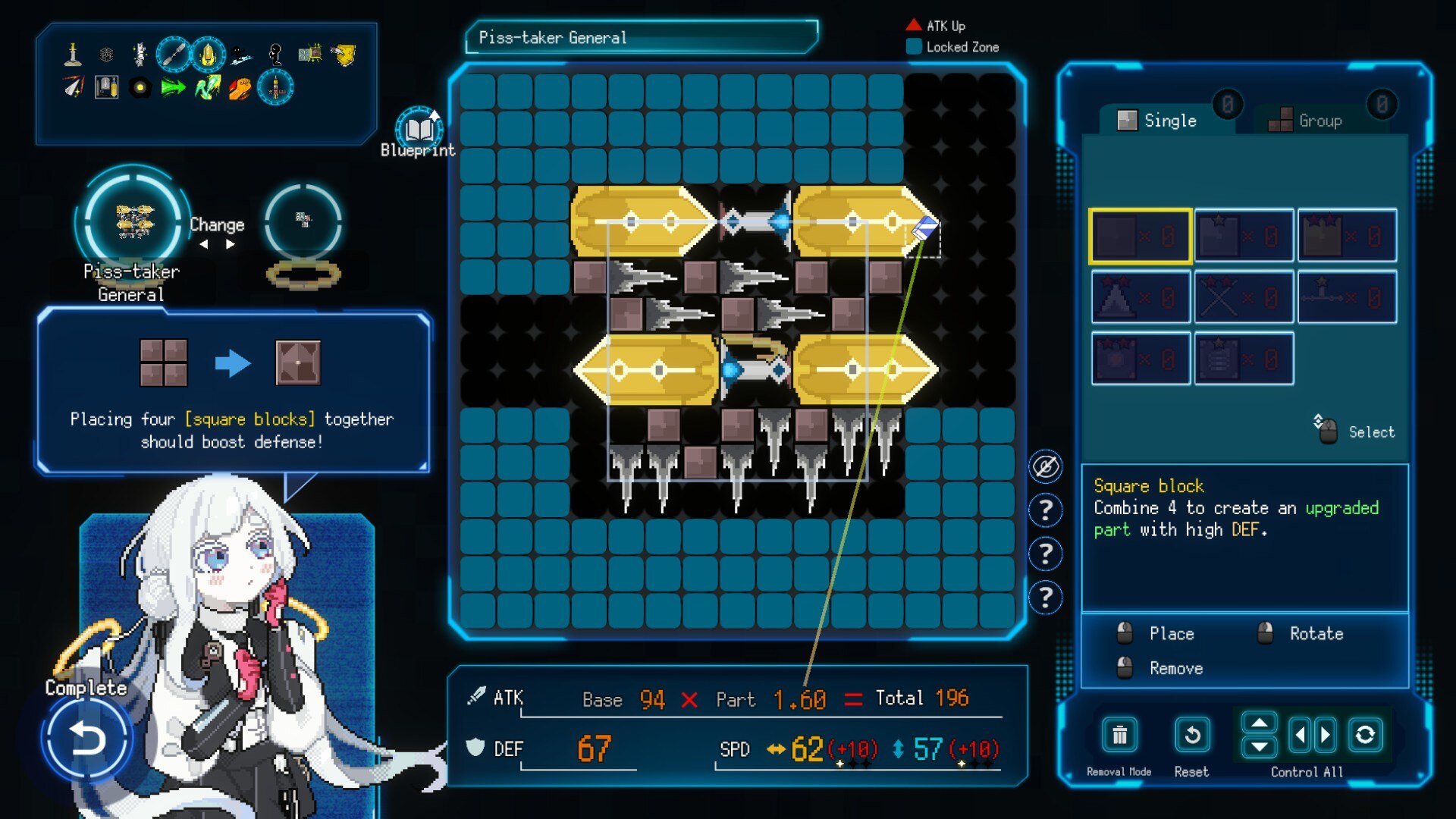
Task: Pick the crossed-lines part slot
Action: coord(1243,298)
